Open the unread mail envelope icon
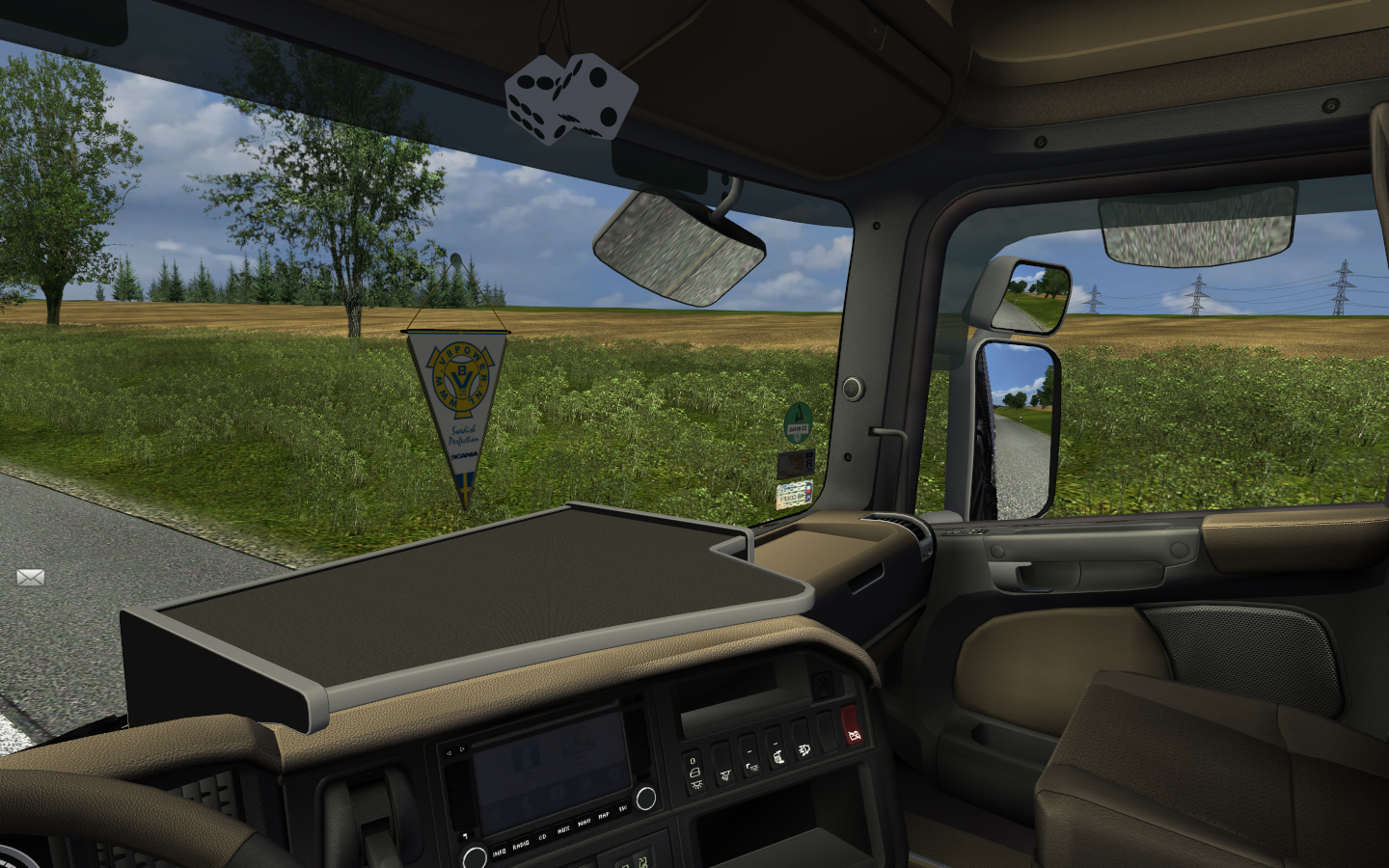The height and width of the screenshot is (868, 1389). pos(31,578)
